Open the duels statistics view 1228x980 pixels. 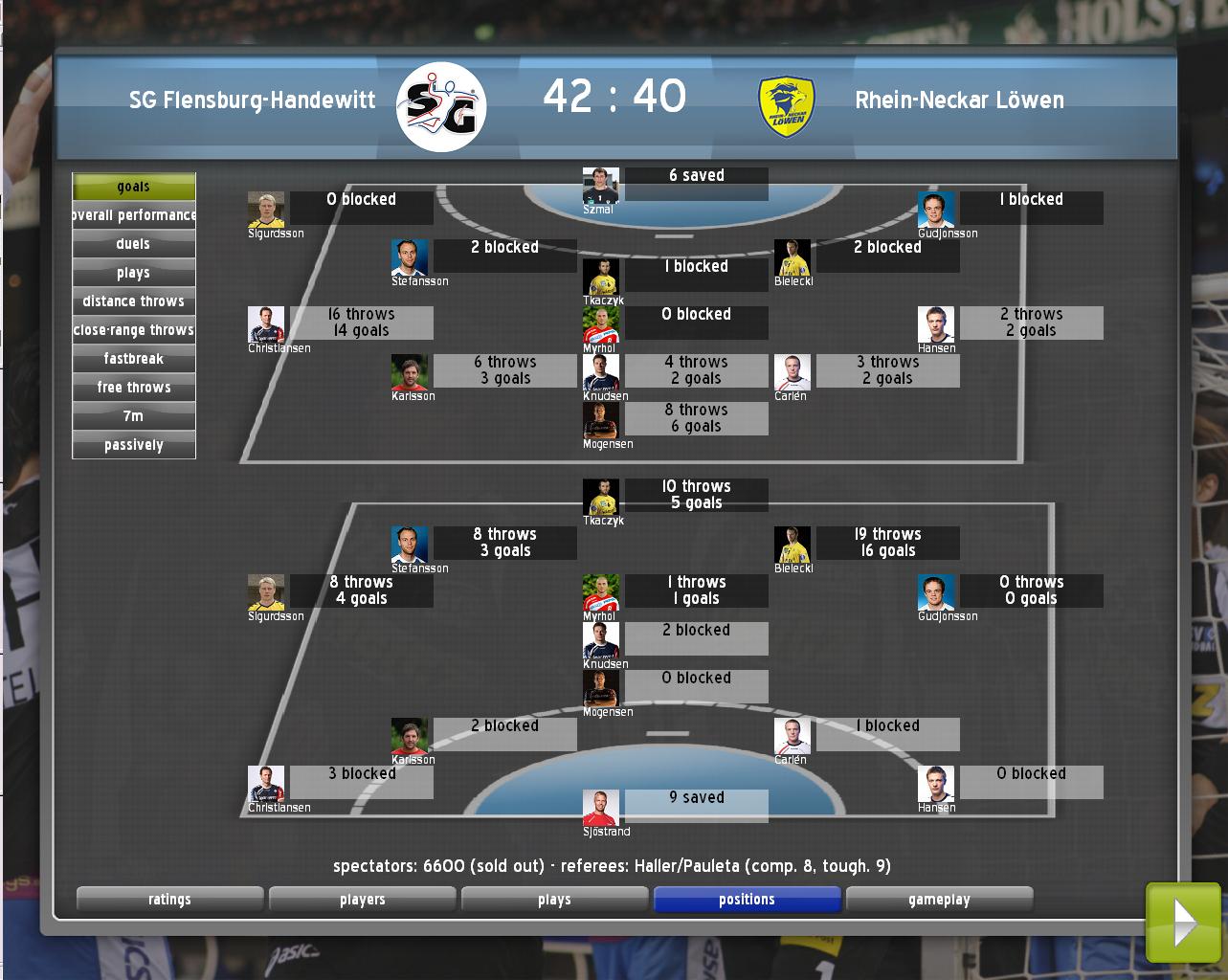(134, 244)
